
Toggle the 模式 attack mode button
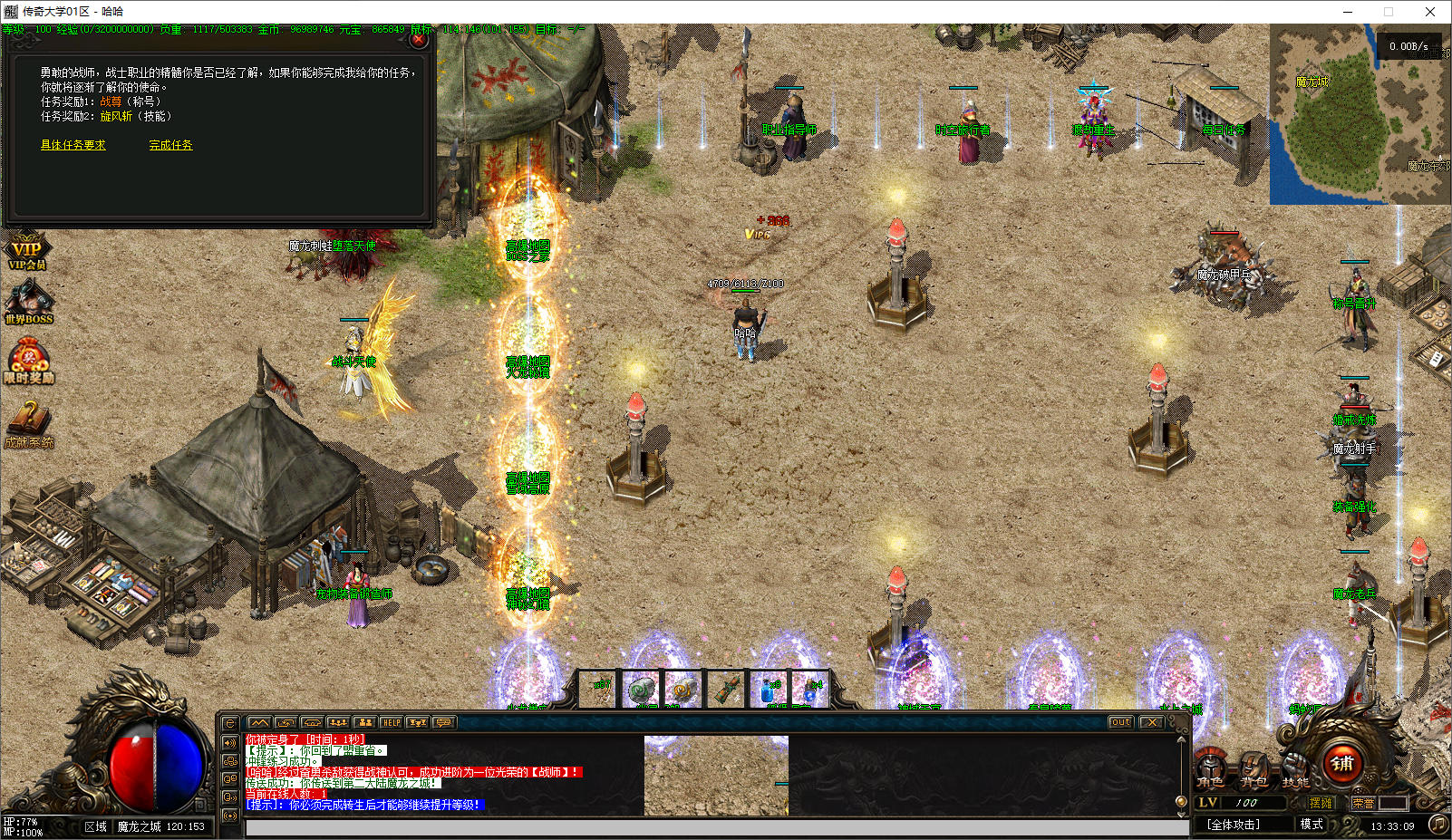click(x=1312, y=825)
